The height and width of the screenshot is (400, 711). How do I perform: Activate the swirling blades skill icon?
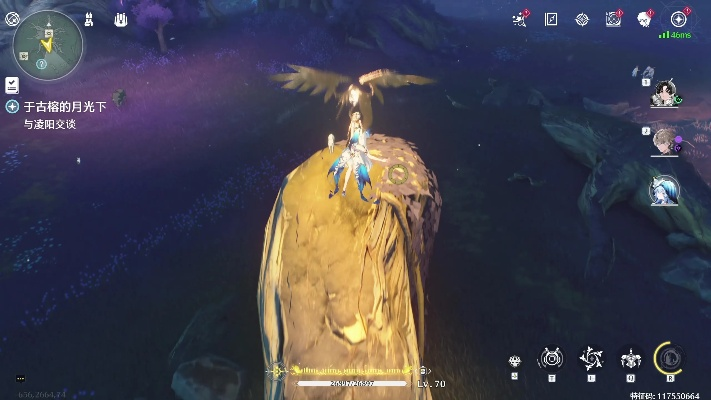pos(590,359)
